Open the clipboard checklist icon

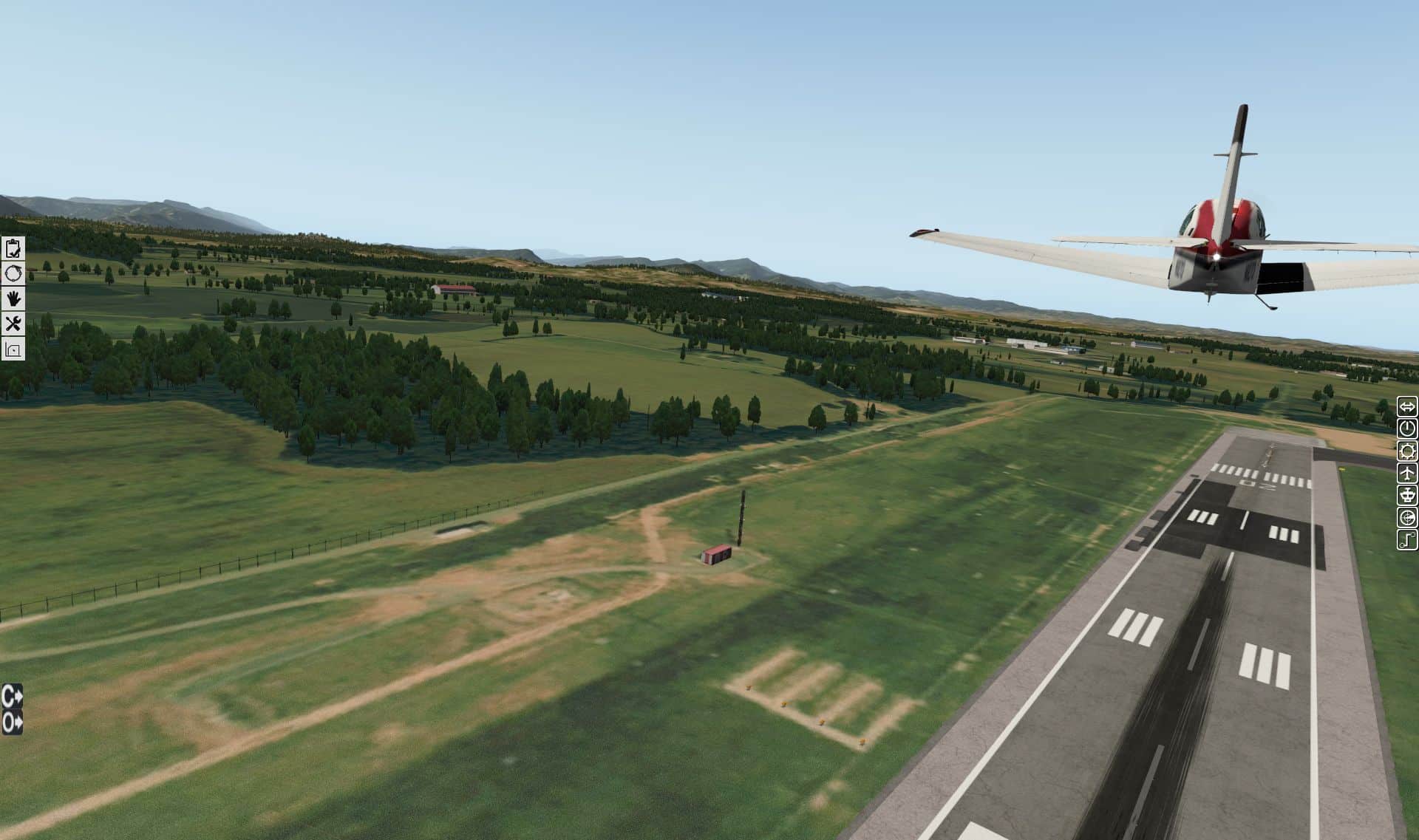13,248
